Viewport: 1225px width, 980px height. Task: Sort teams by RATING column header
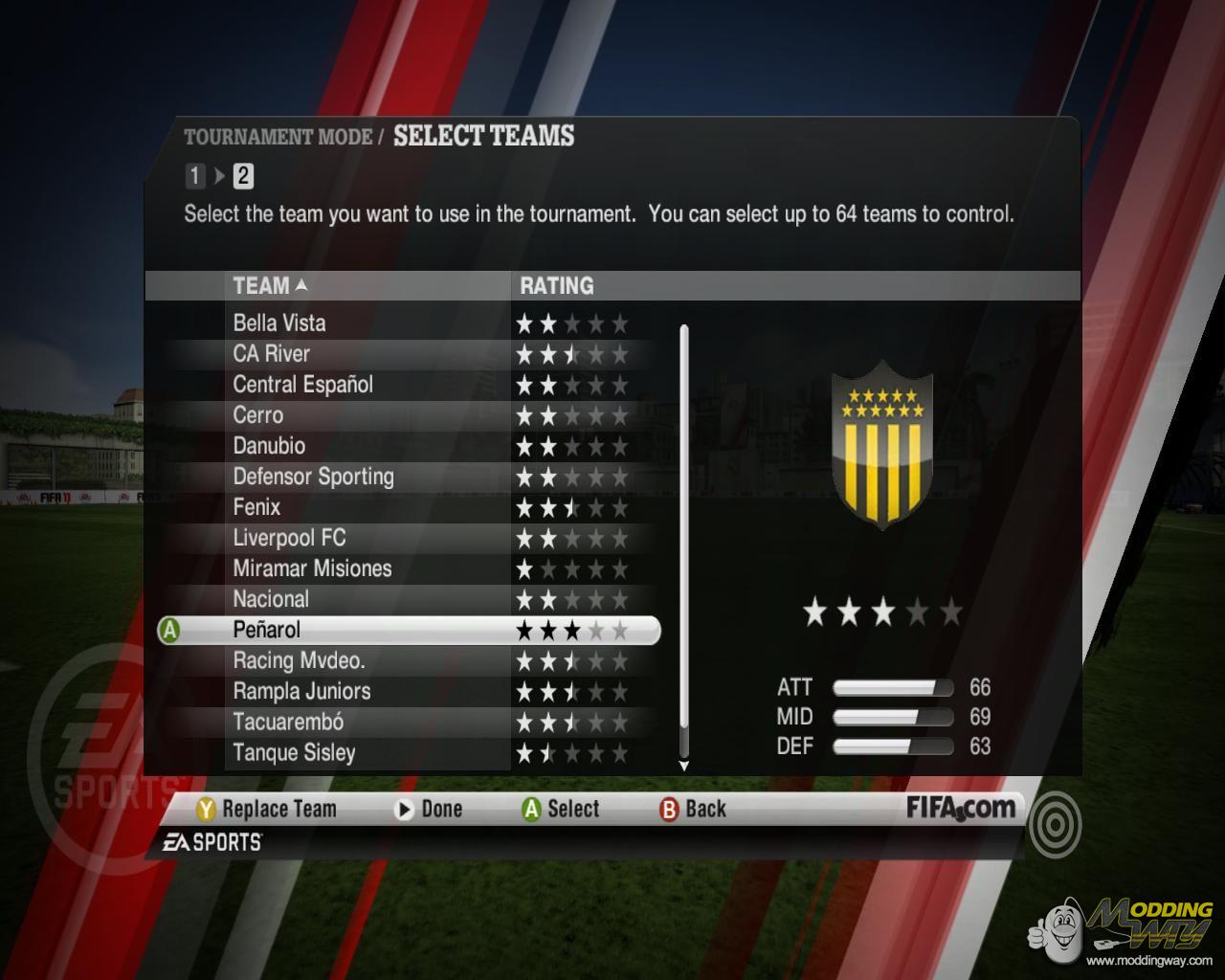coord(556,285)
